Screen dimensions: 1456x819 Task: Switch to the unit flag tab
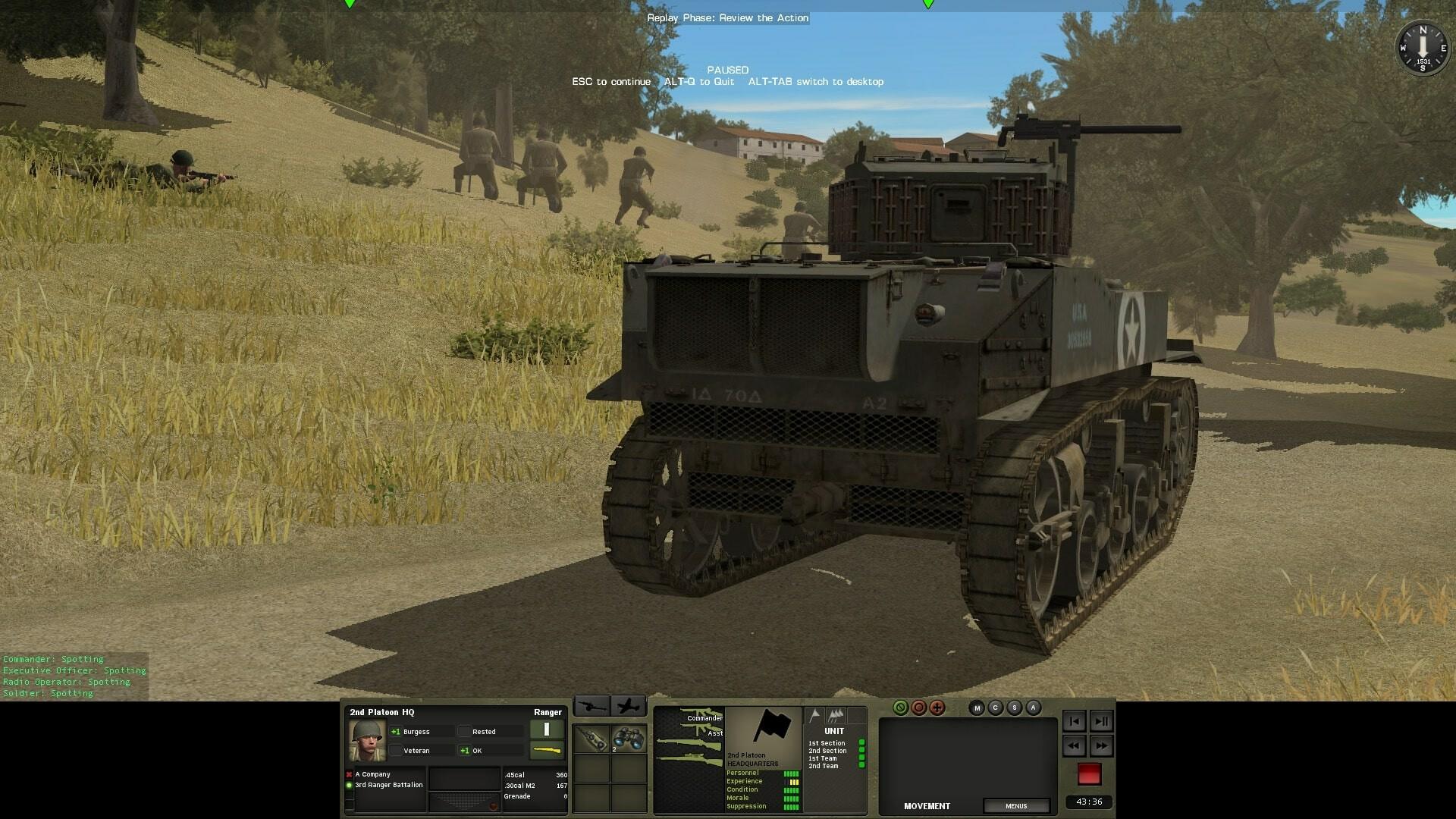click(x=814, y=716)
